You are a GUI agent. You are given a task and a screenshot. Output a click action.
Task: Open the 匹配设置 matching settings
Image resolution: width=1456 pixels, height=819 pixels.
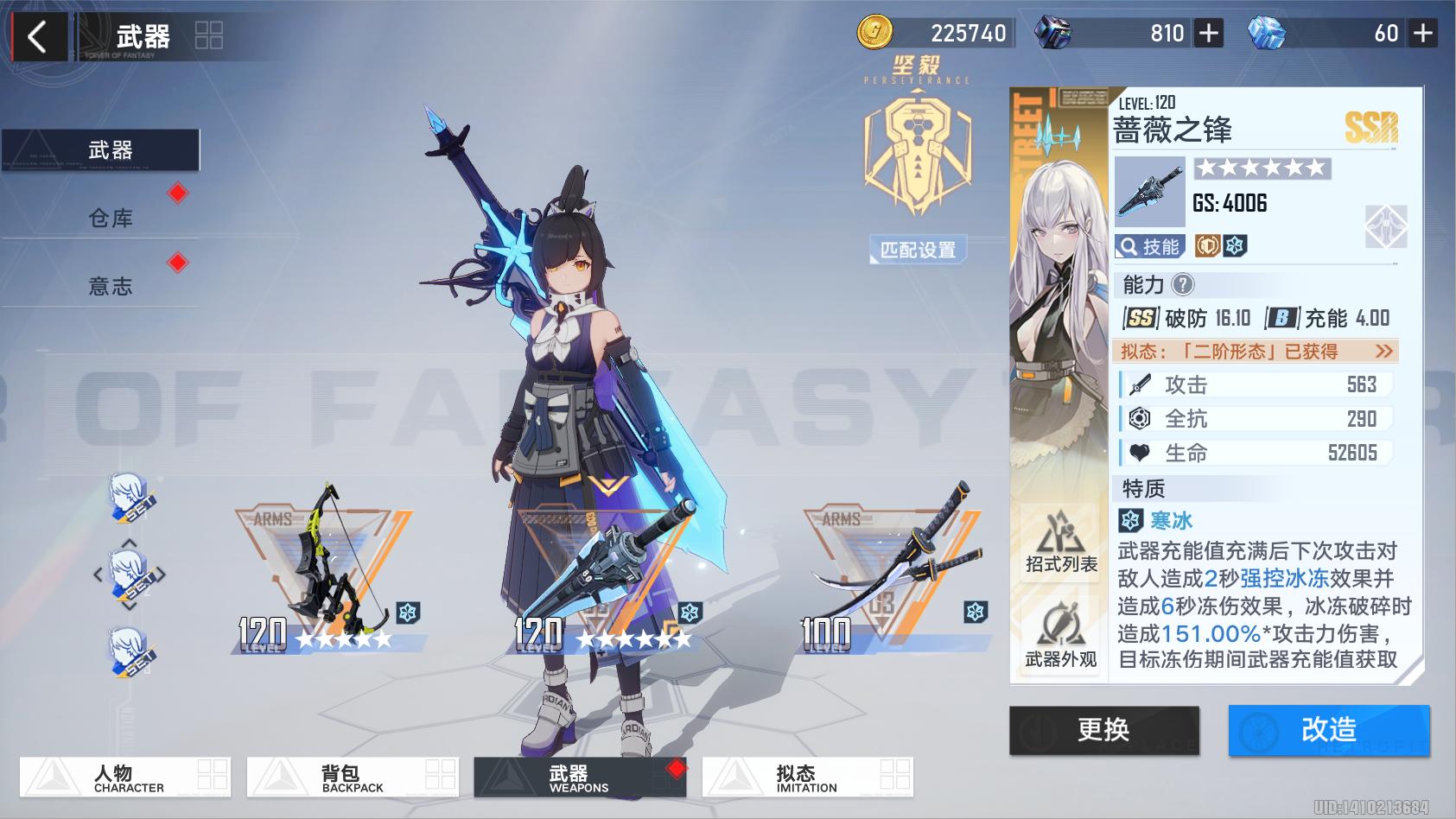(x=918, y=251)
